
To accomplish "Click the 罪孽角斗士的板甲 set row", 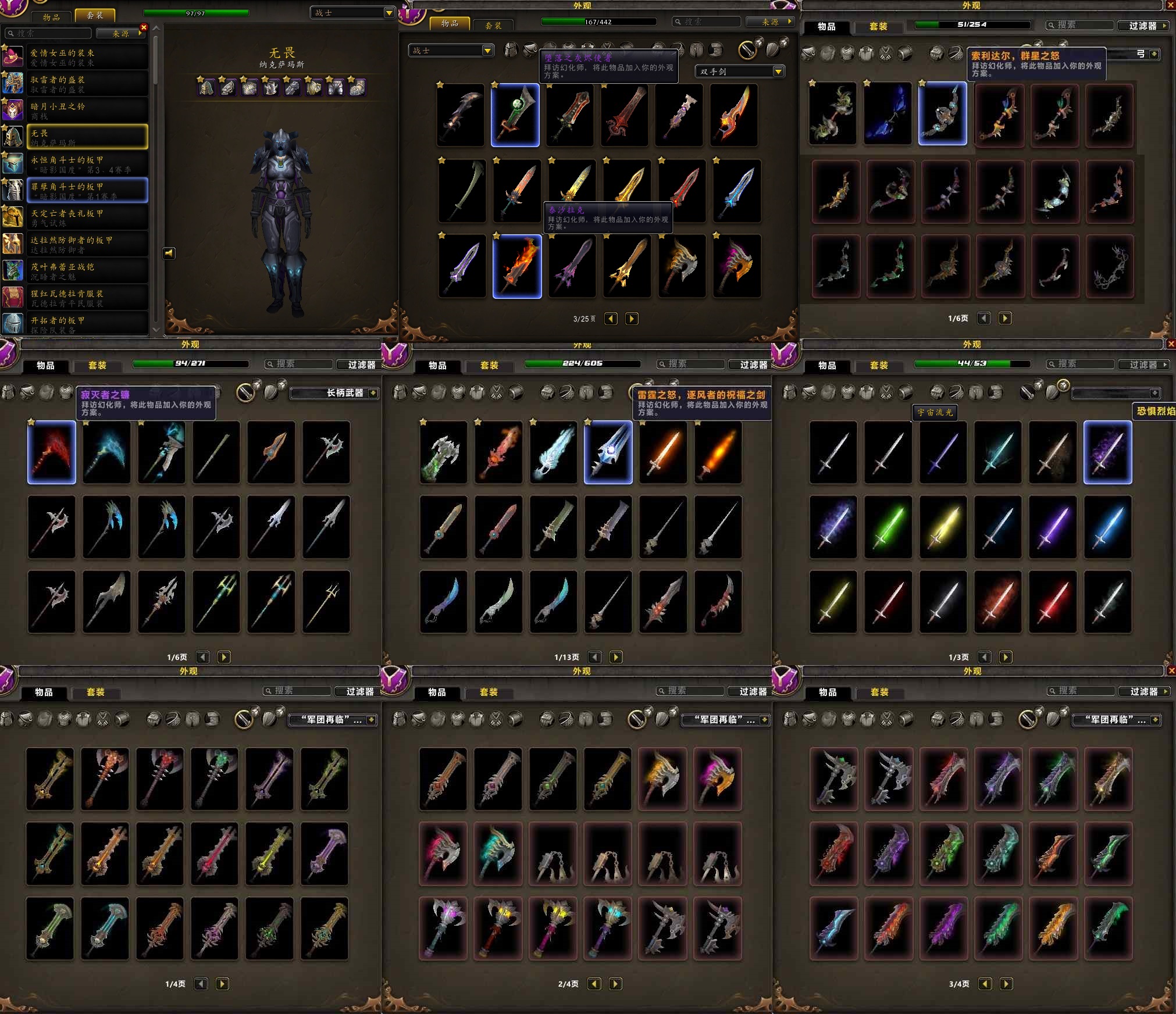I will tap(87, 191).
